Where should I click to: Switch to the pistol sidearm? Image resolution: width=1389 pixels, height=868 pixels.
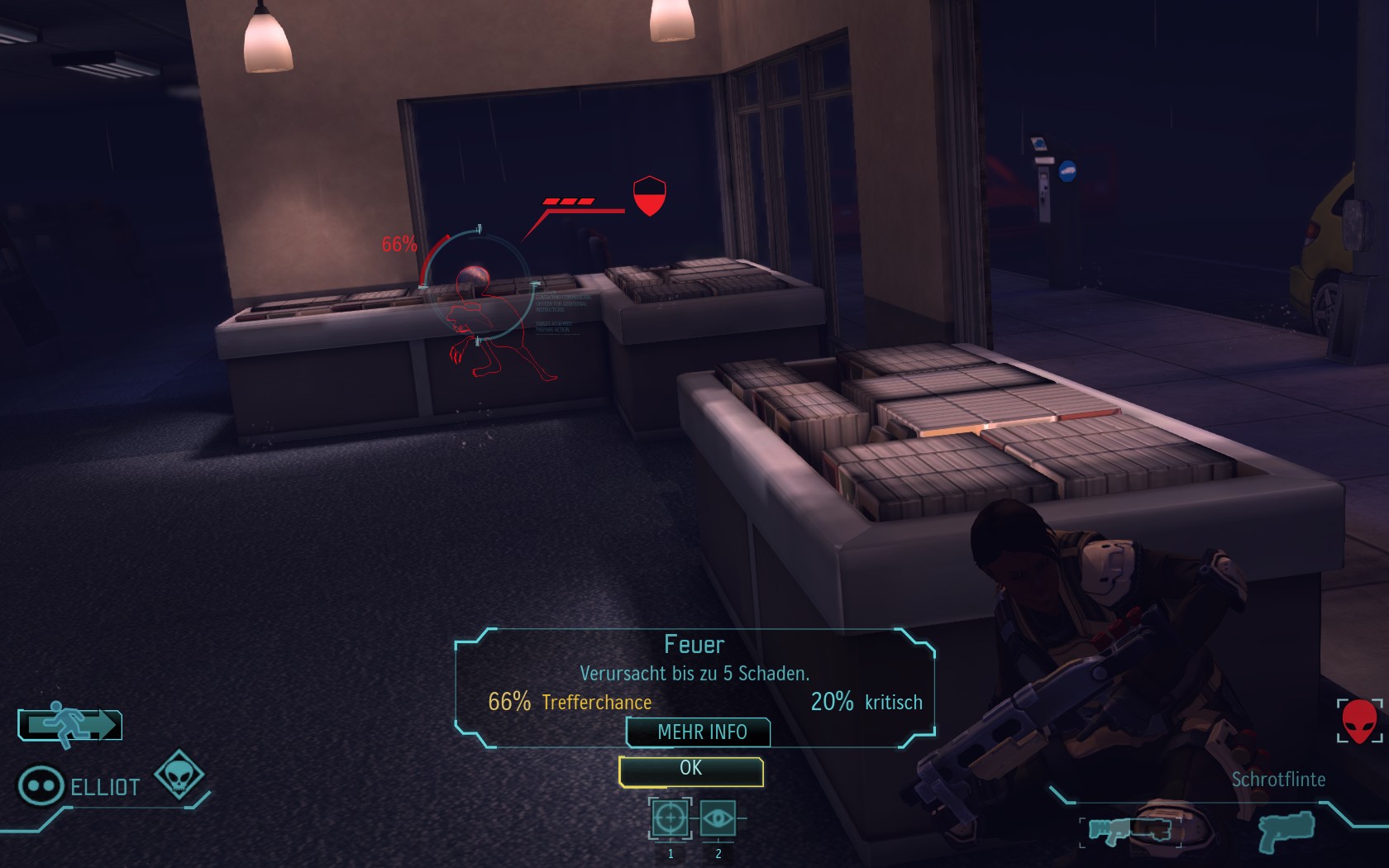click(1286, 831)
